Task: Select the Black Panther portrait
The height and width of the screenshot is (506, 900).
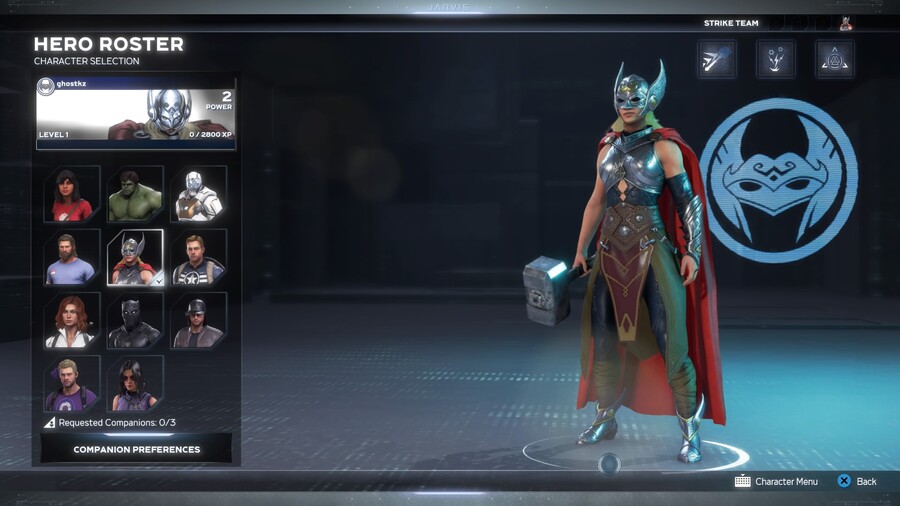Action: [x=135, y=321]
